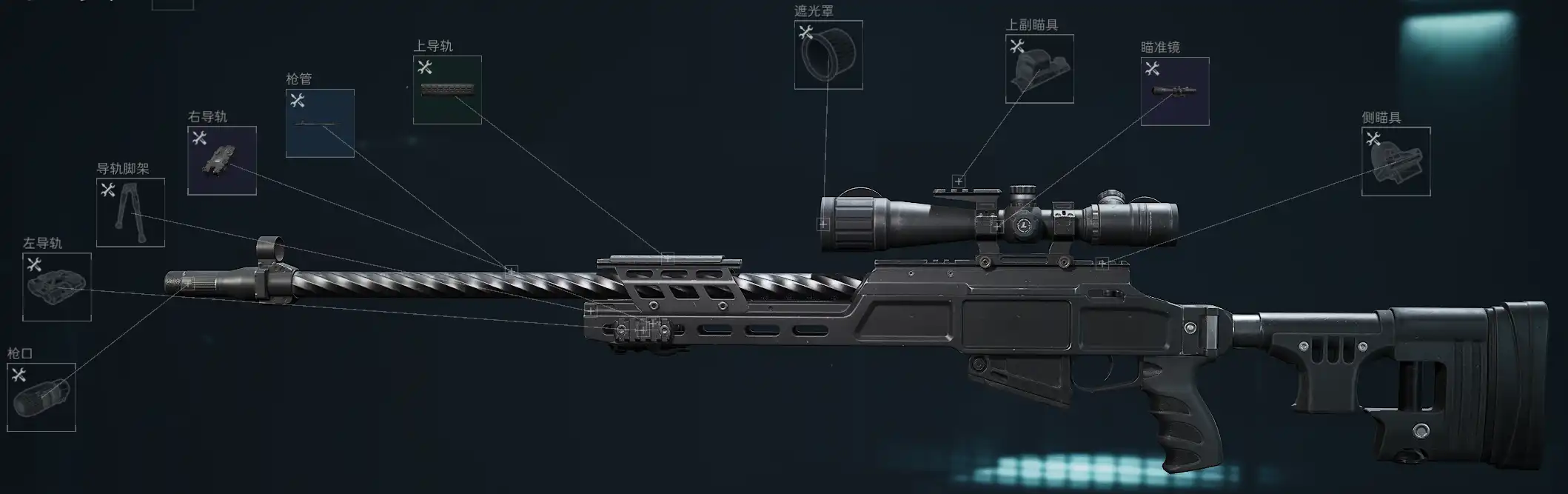This screenshot has width=1568, height=494.
Task: Open the 瞄准镜 scope slot
Action: coord(1175,91)
